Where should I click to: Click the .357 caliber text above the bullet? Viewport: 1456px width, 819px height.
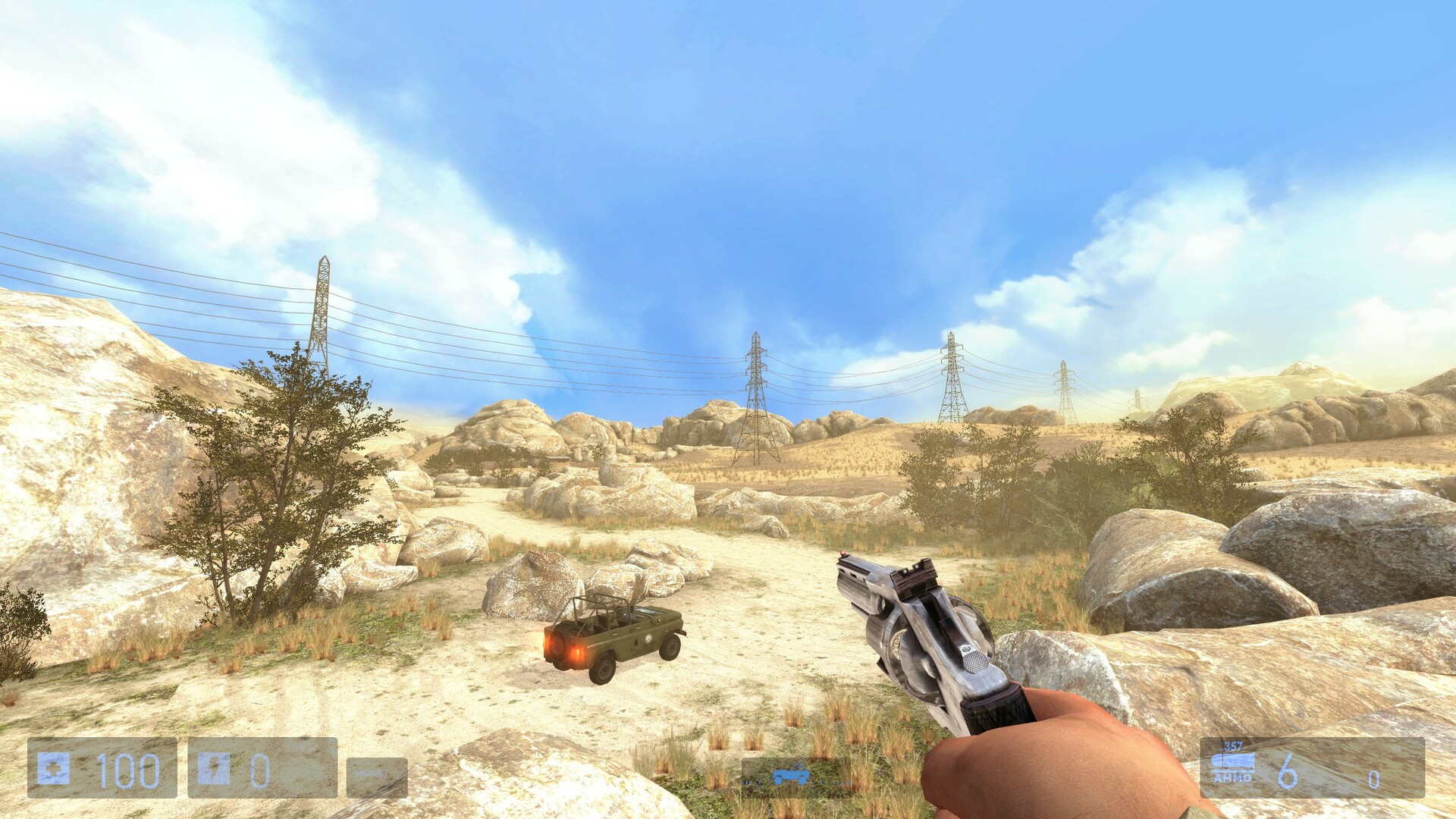click(1232, 745)
